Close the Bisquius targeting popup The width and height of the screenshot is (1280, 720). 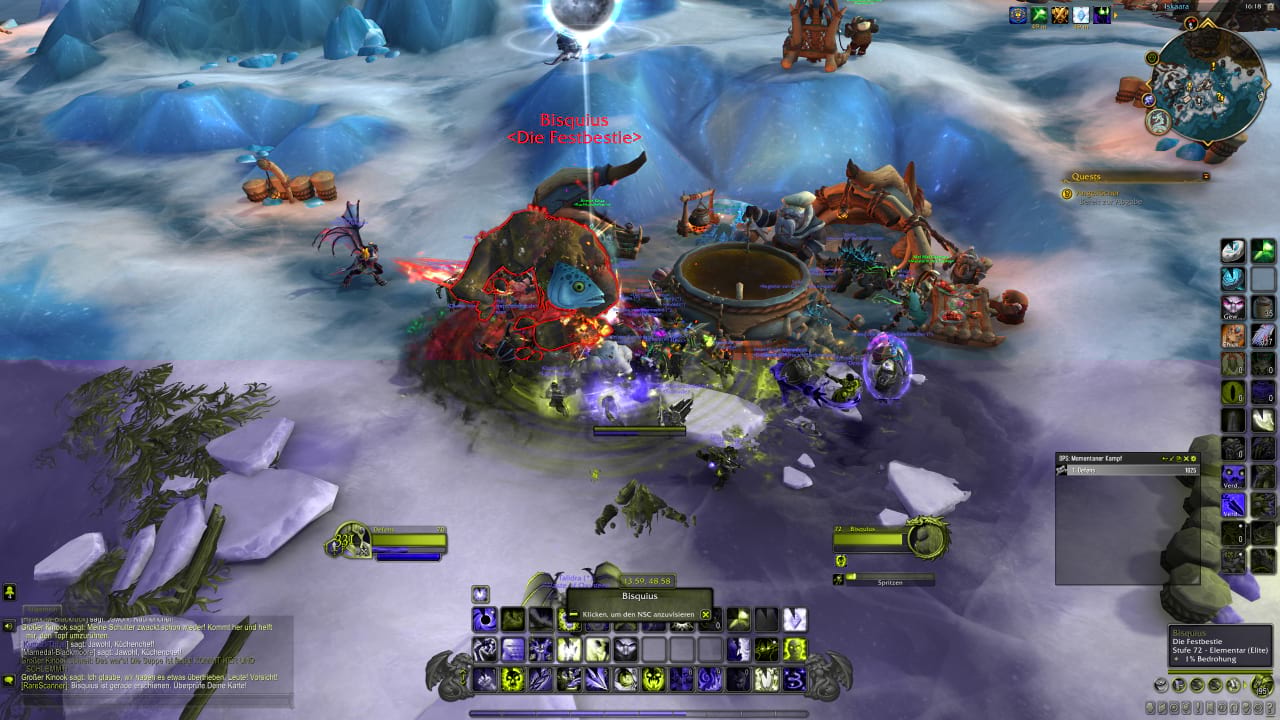coord(705,614)
